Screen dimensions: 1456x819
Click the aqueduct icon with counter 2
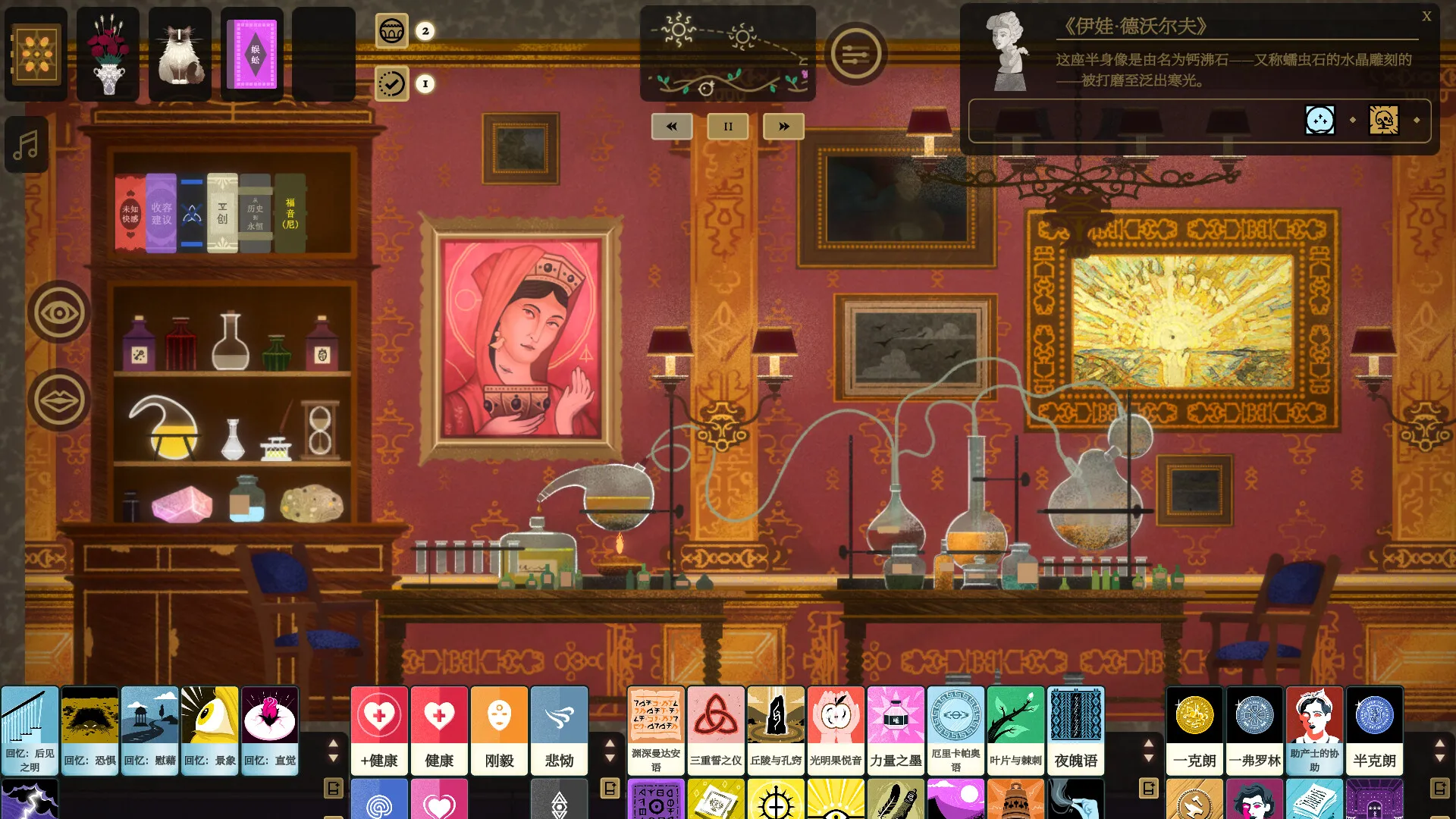[391, 32]
